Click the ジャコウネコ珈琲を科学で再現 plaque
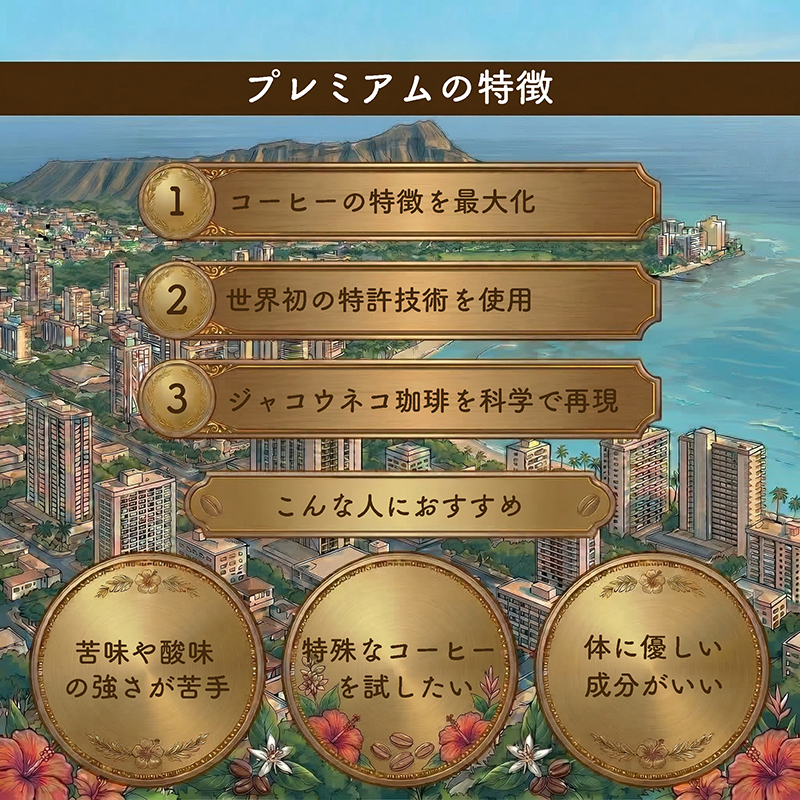Screen dimensions: 800x800 click(400, 399)
